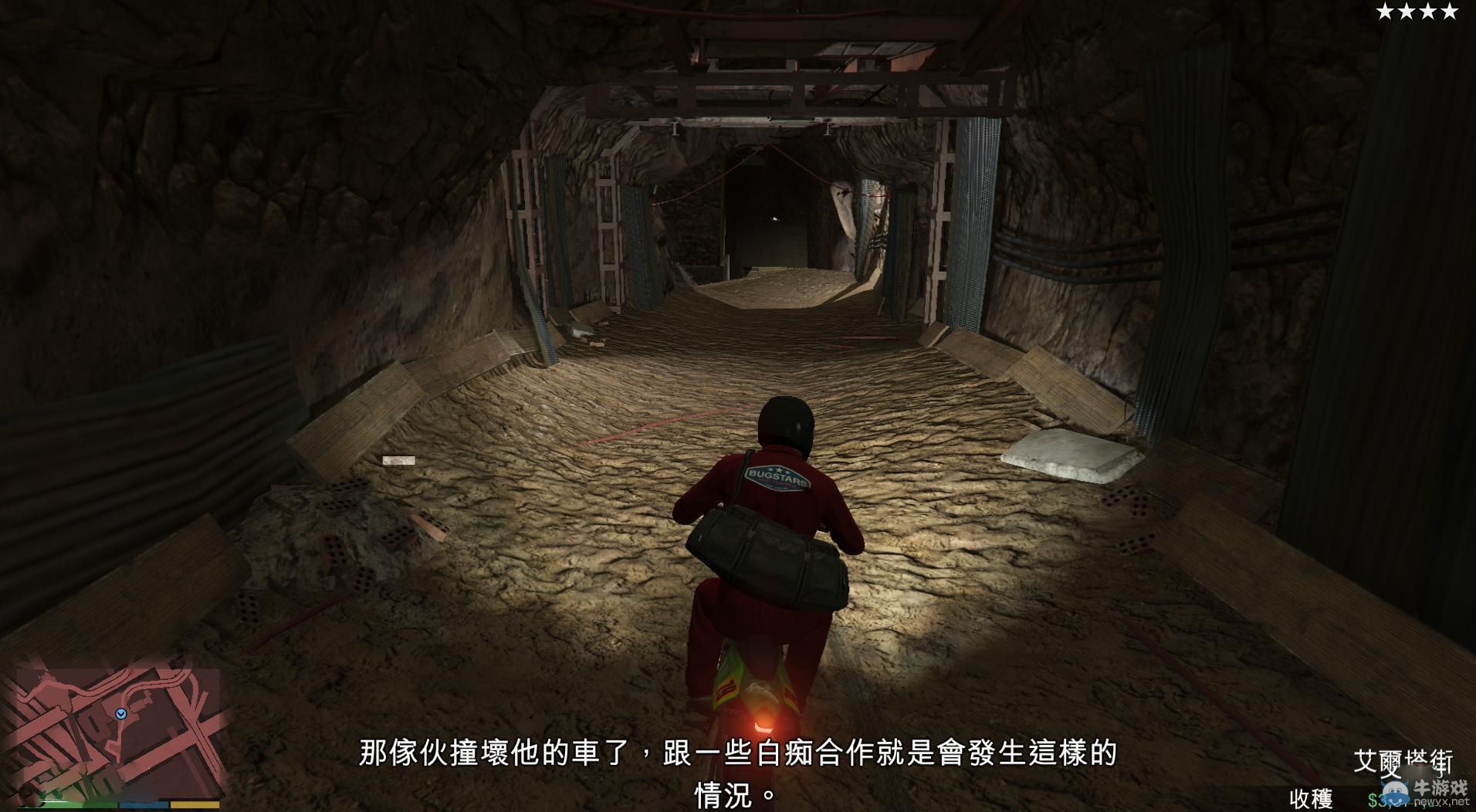The width and height of the screenshot is (1476, 812).
Task: Select the second wanted star icon
Action: click(x=1407, y=12)
